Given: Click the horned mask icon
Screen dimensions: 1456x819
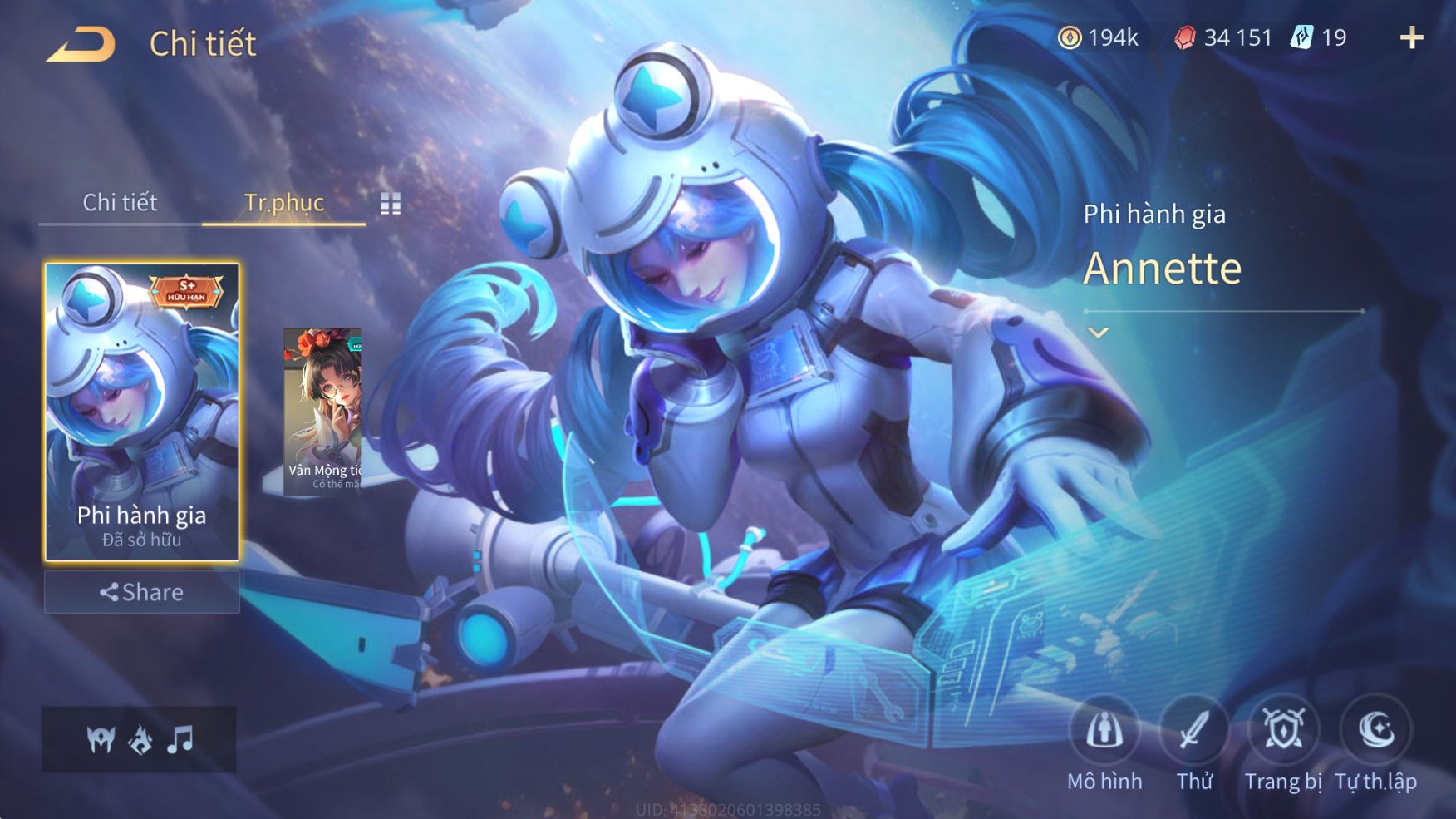Looking at the screenshot, I should (x=101, y=739).
